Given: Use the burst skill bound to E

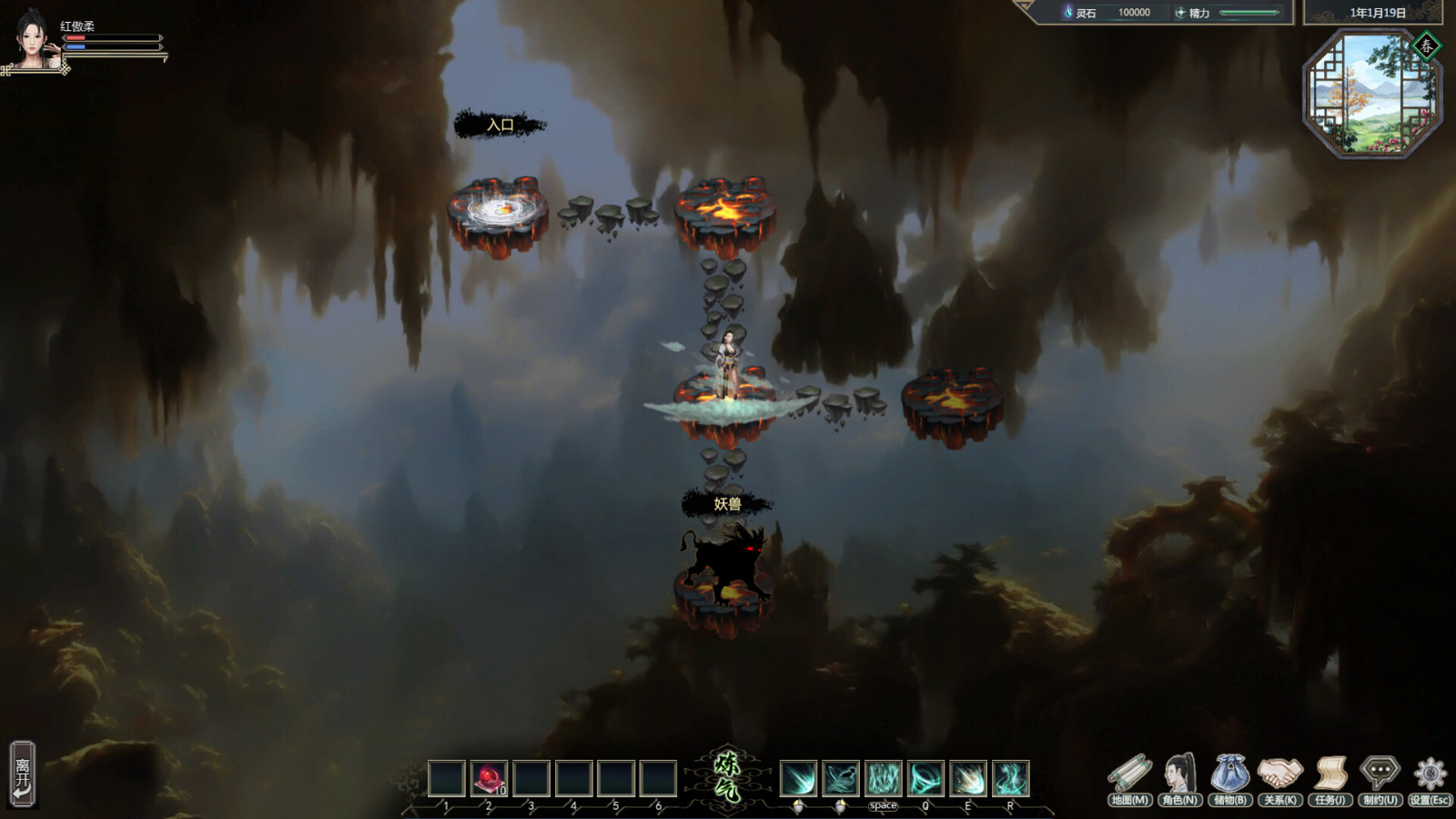Looking at the screenshot, I should click(968, 779).
